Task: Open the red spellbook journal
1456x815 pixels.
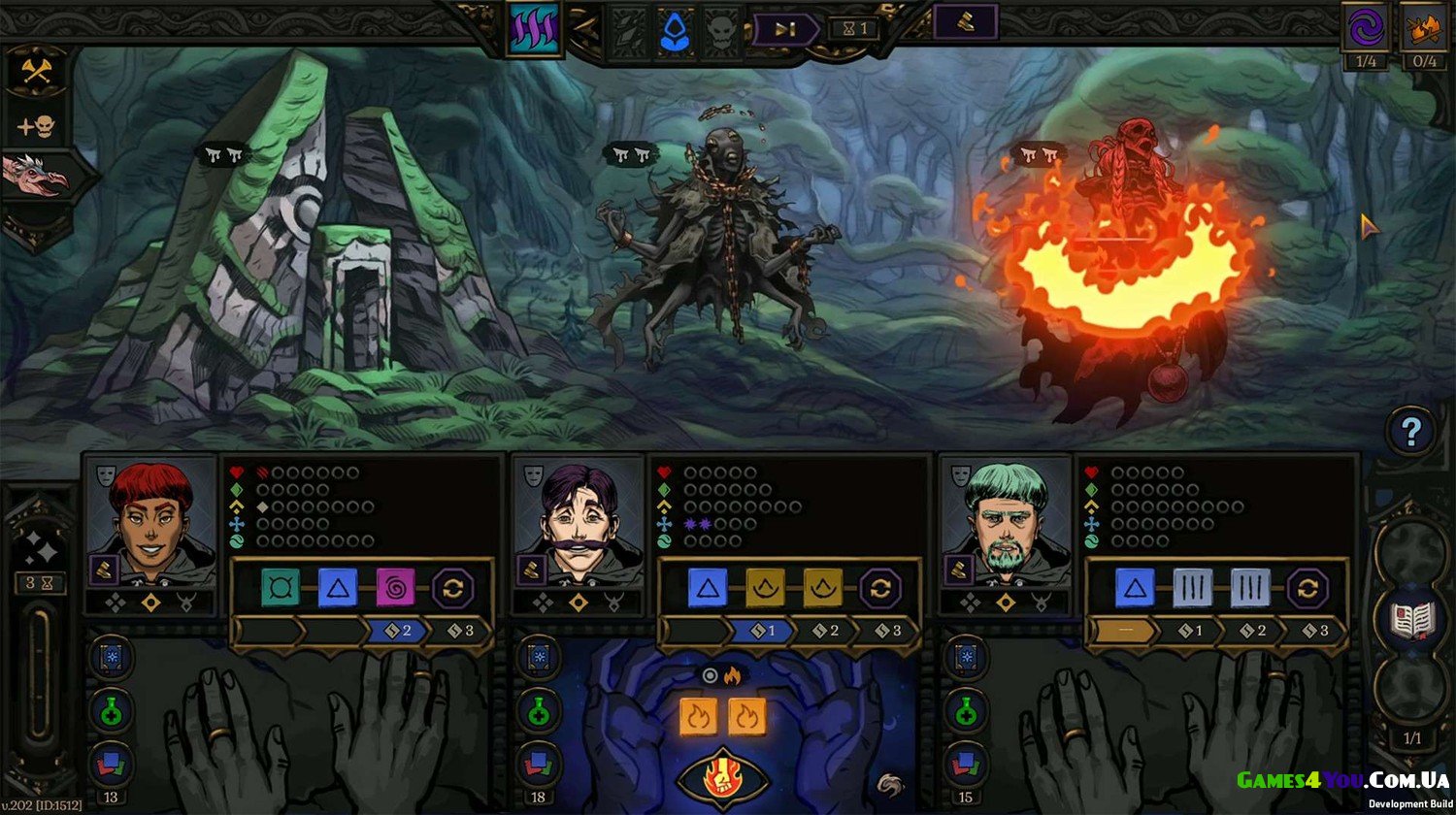Action: tap(1410, 619)
